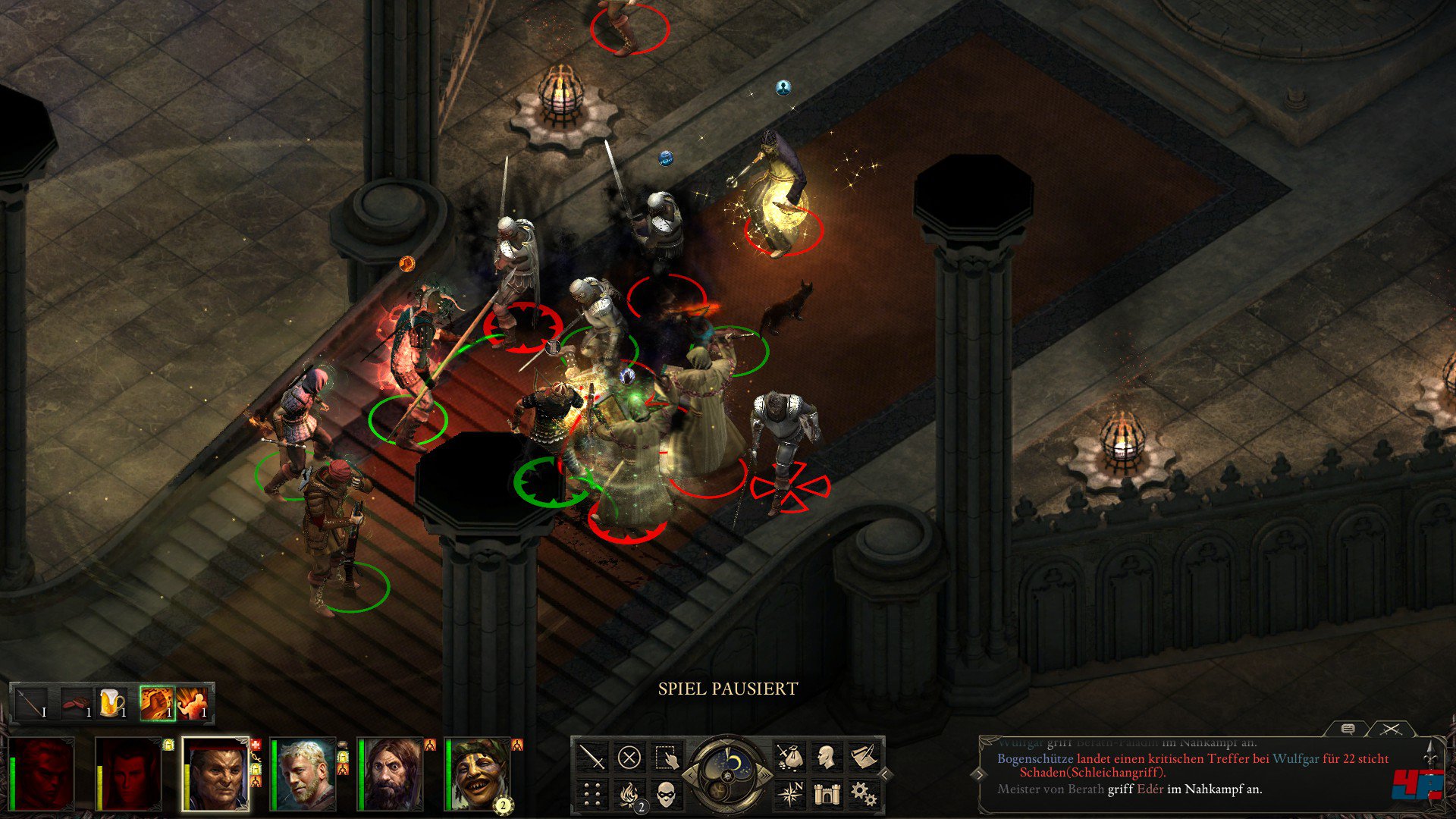Click the select-all party button
The width and height of the screenshot is (1456, 819).
[667, 757]
